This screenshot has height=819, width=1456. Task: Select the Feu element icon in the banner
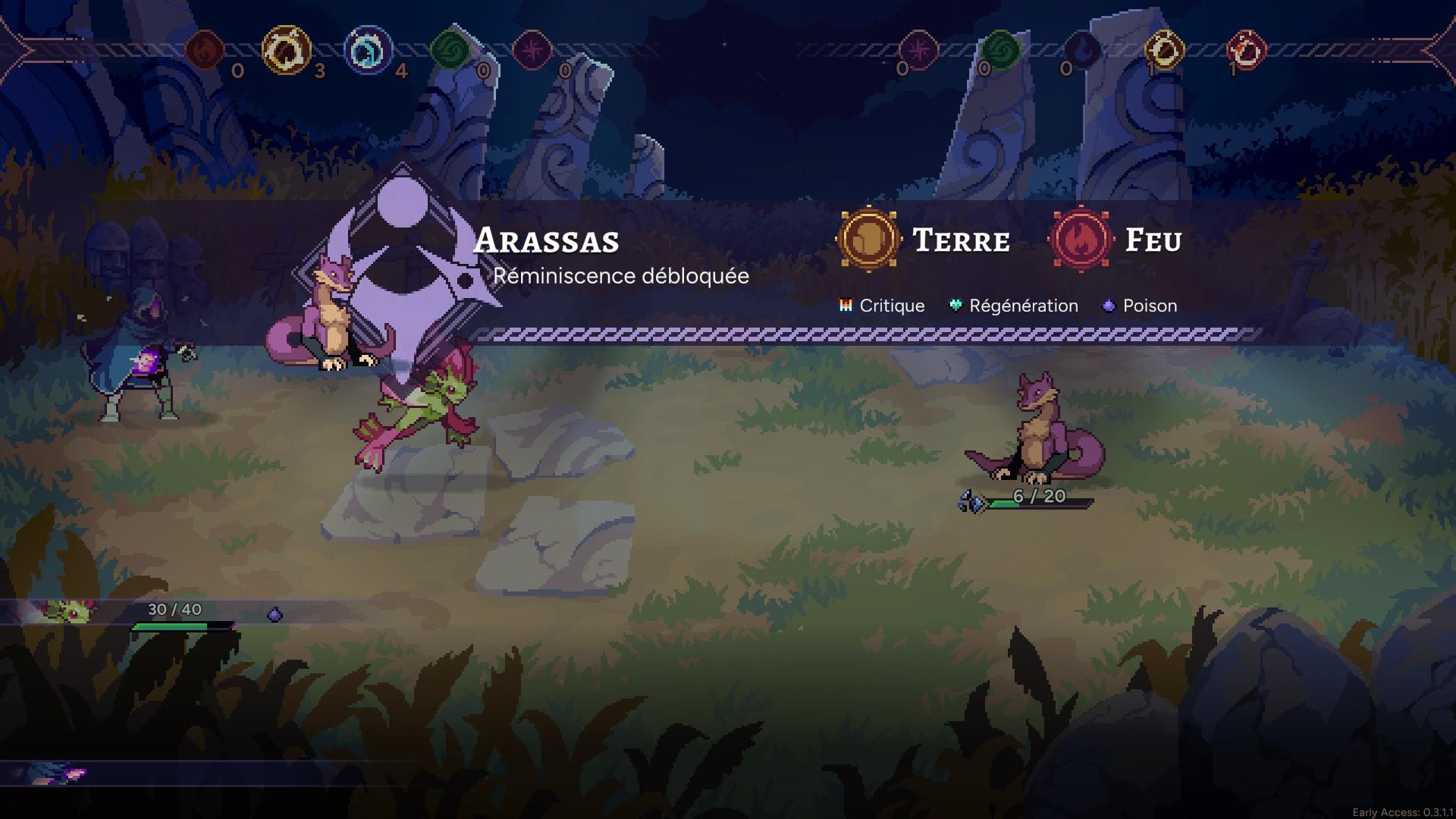point(1081,240)
